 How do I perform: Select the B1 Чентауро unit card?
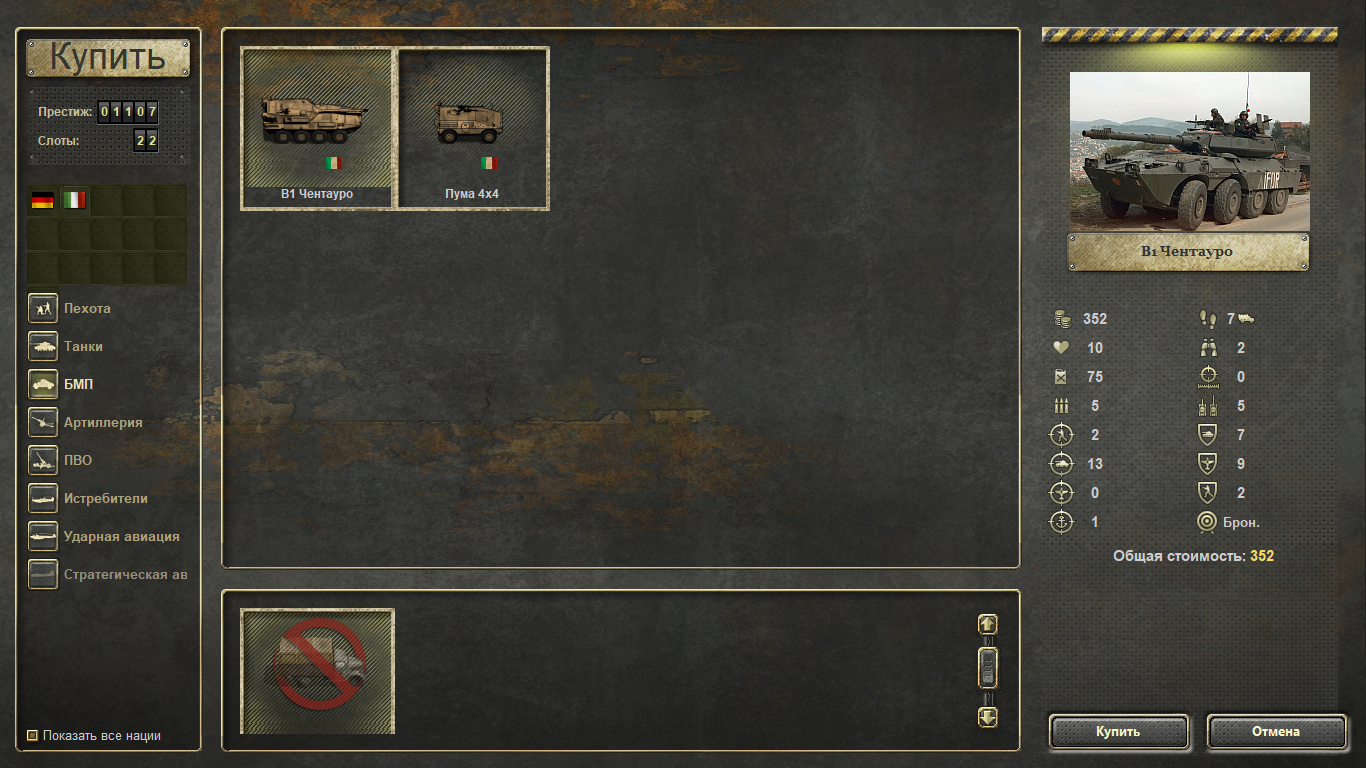click(x=317, y=129)
